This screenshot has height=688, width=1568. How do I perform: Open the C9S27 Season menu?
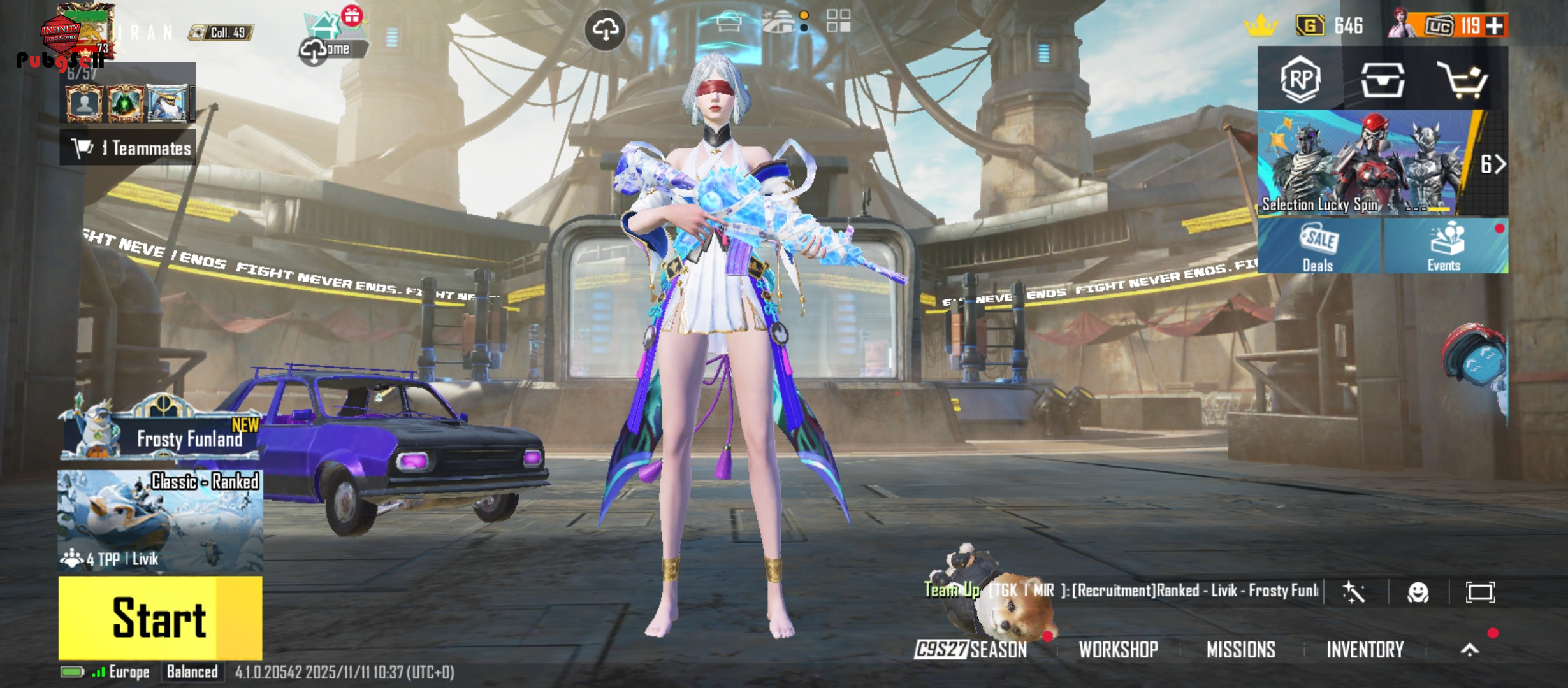(971, 650)
